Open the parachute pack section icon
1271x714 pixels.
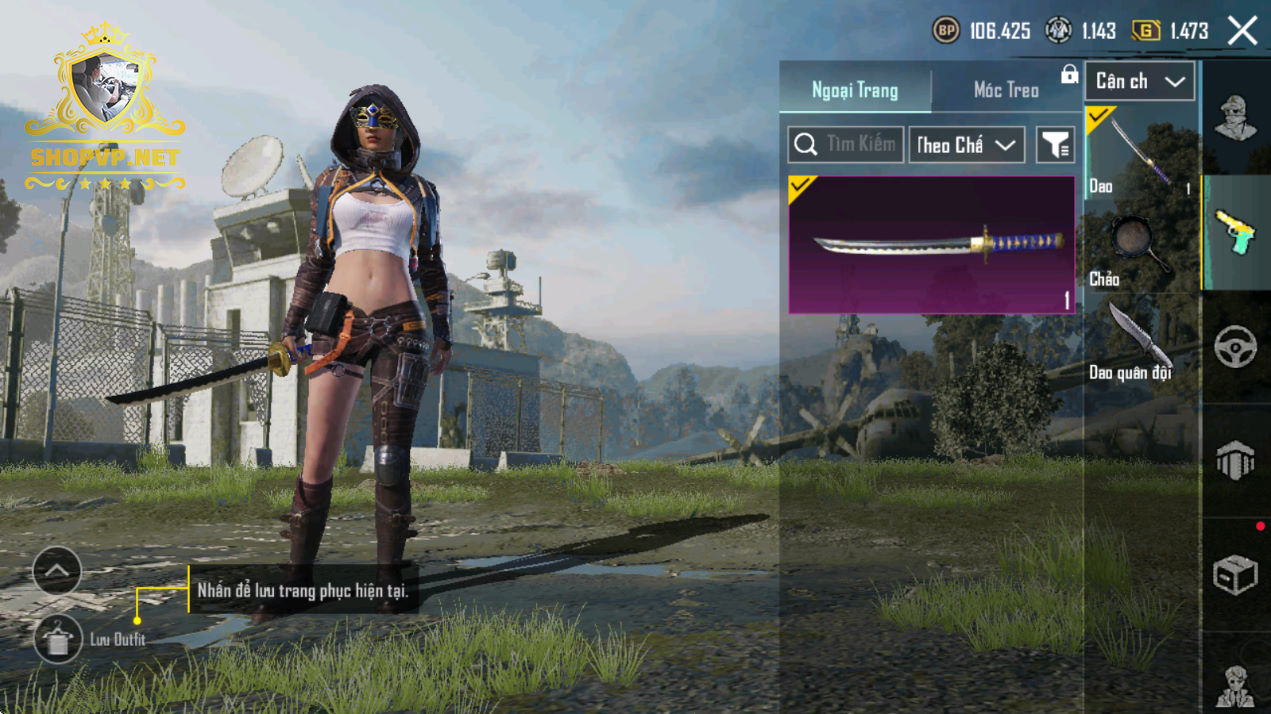tap(1235, 461)
